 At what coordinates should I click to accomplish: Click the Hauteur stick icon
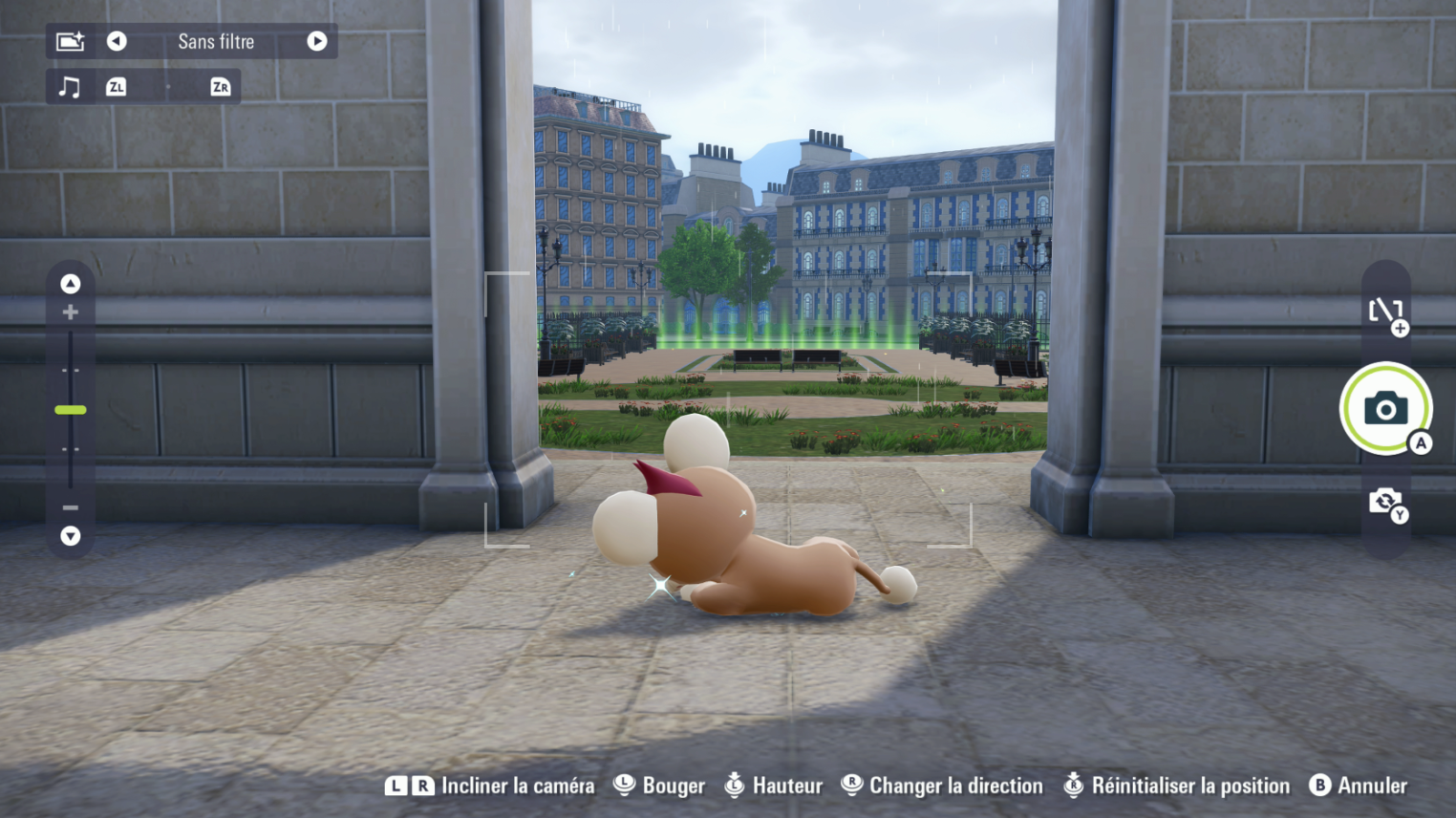tap(735, 786)
